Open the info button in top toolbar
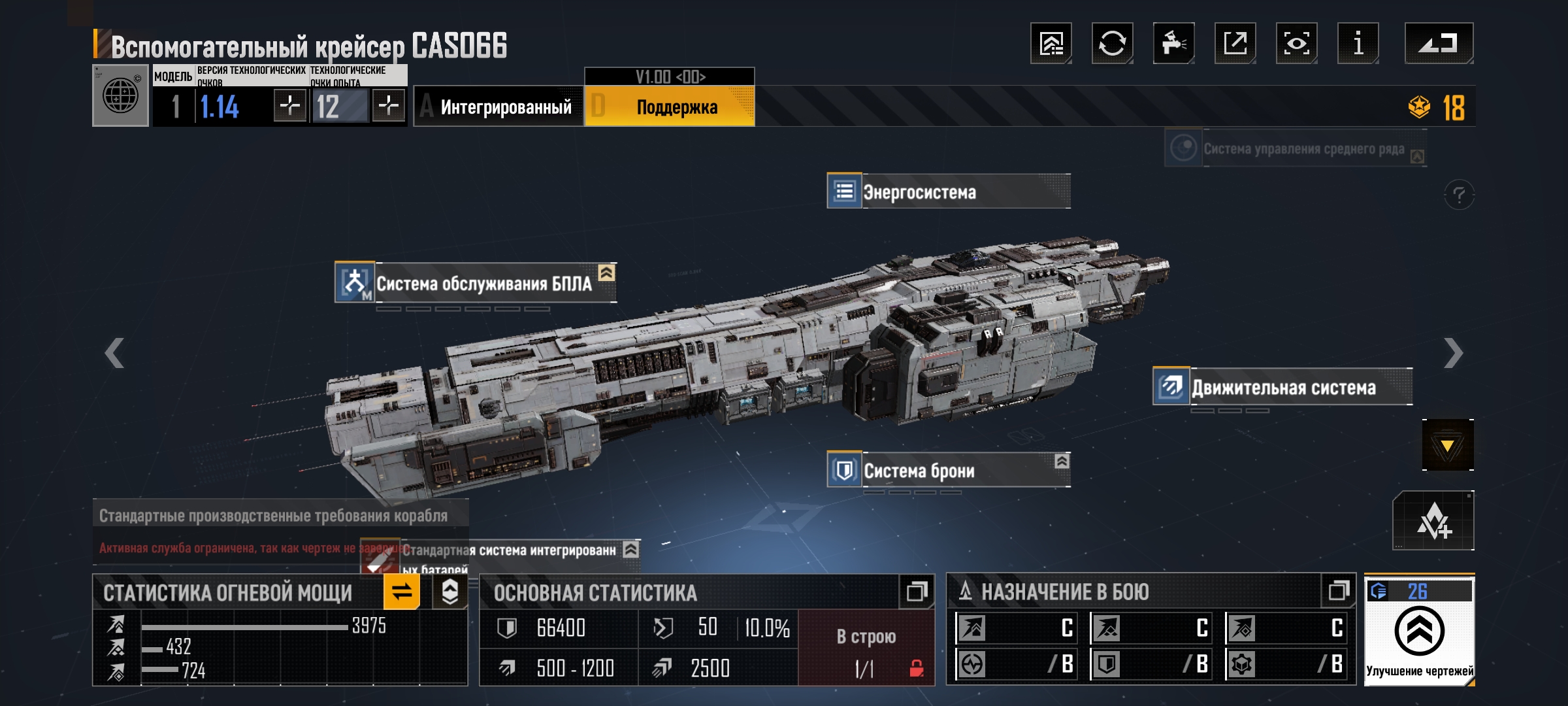This screenshot has height=706, width=1568. (x=1358, y=44)
